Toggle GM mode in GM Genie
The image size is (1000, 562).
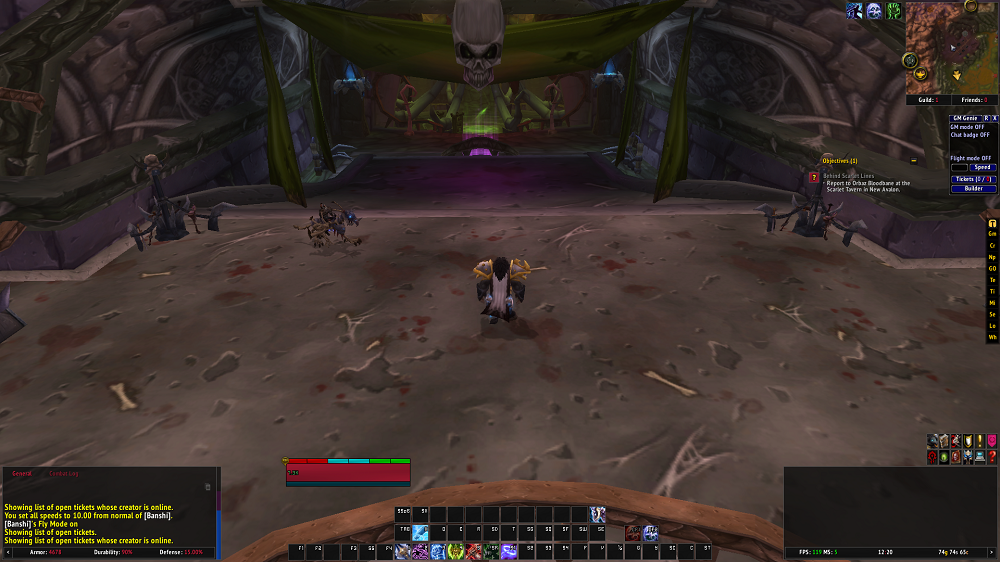click(x=968, y=127)
